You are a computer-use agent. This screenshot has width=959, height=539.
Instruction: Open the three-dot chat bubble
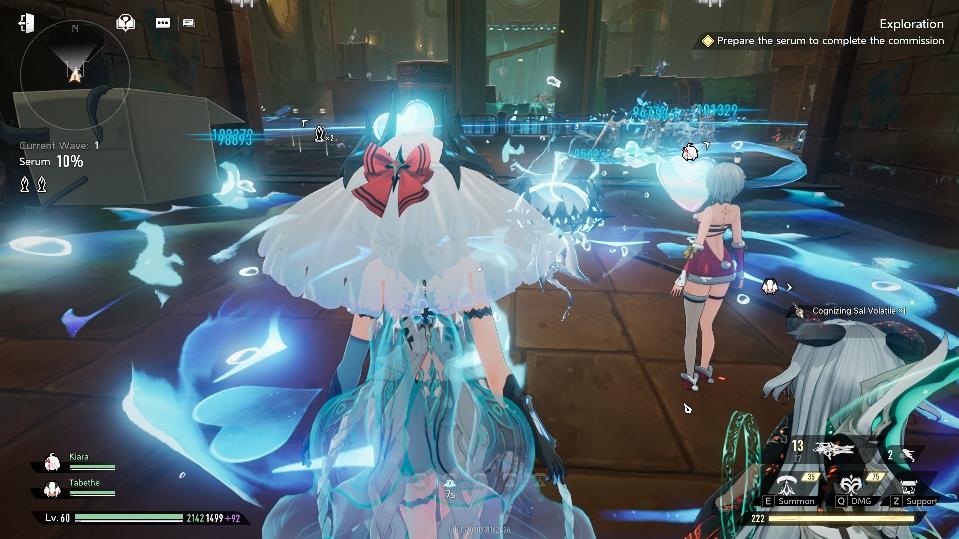click(163, 22)
